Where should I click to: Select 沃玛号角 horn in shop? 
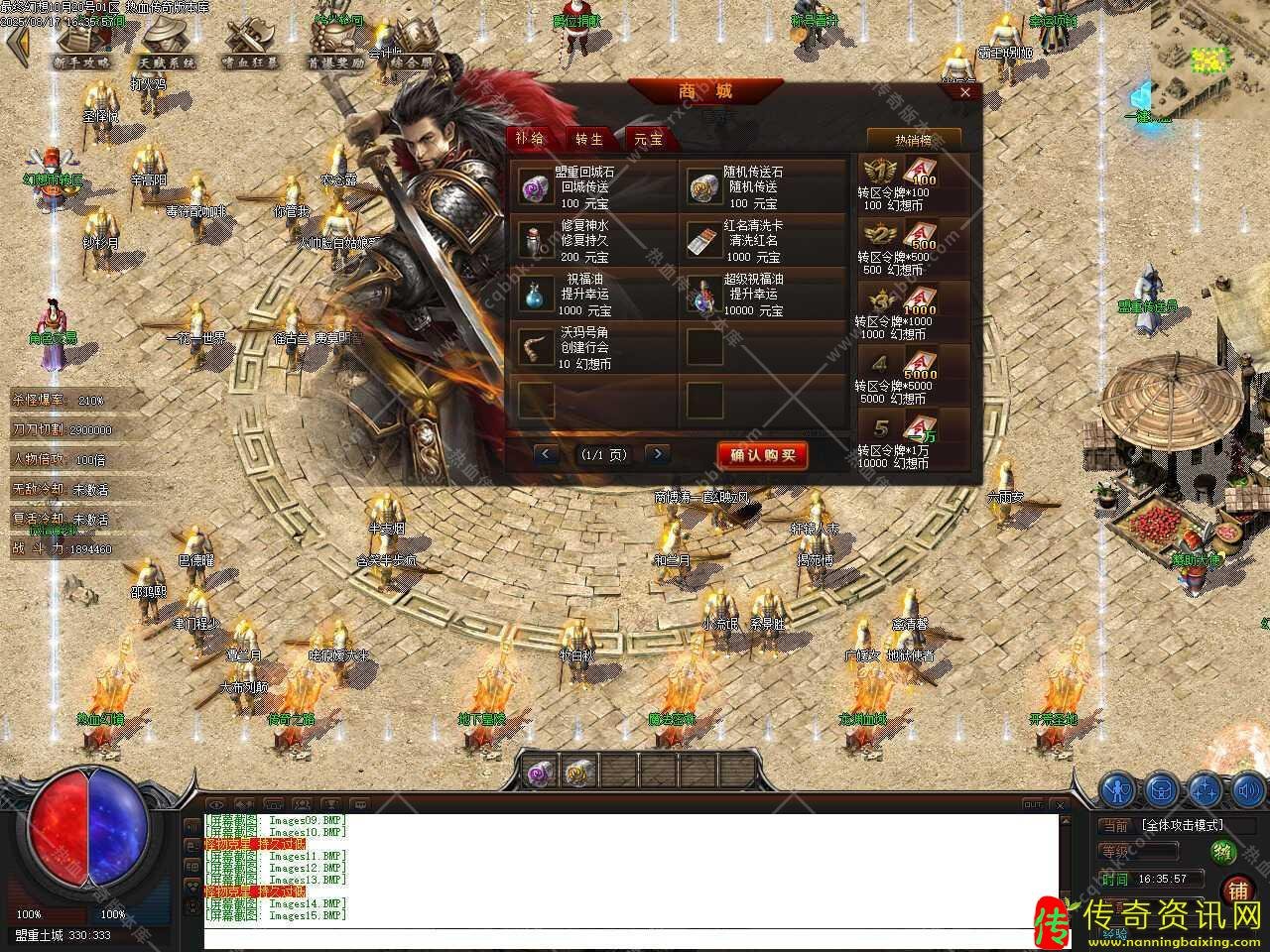[x=536, y=347]
